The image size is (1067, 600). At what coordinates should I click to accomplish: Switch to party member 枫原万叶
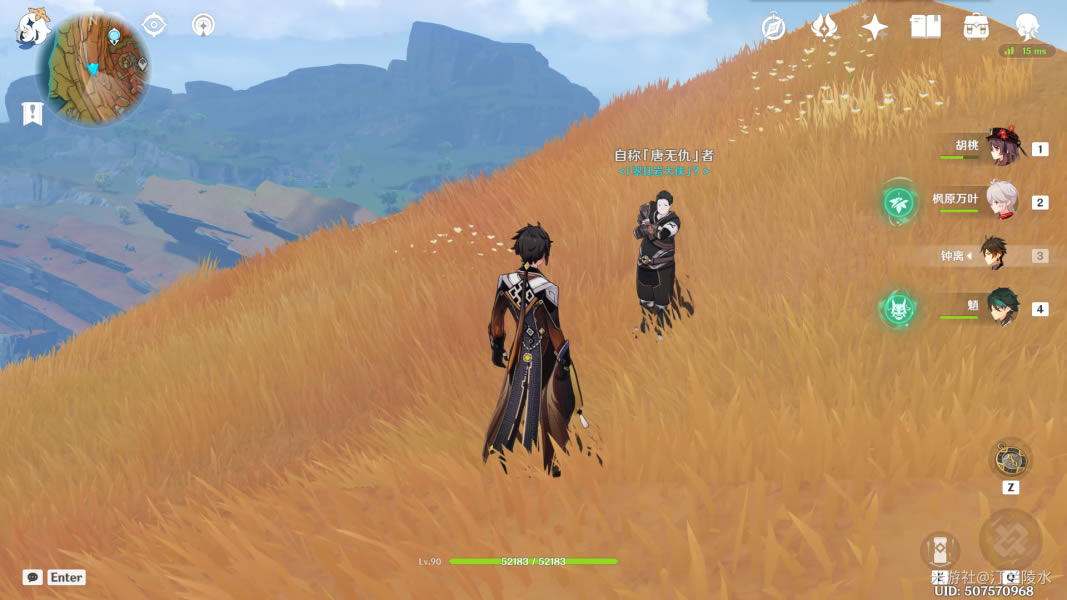pyautogui.click(x=1001, y=201)
